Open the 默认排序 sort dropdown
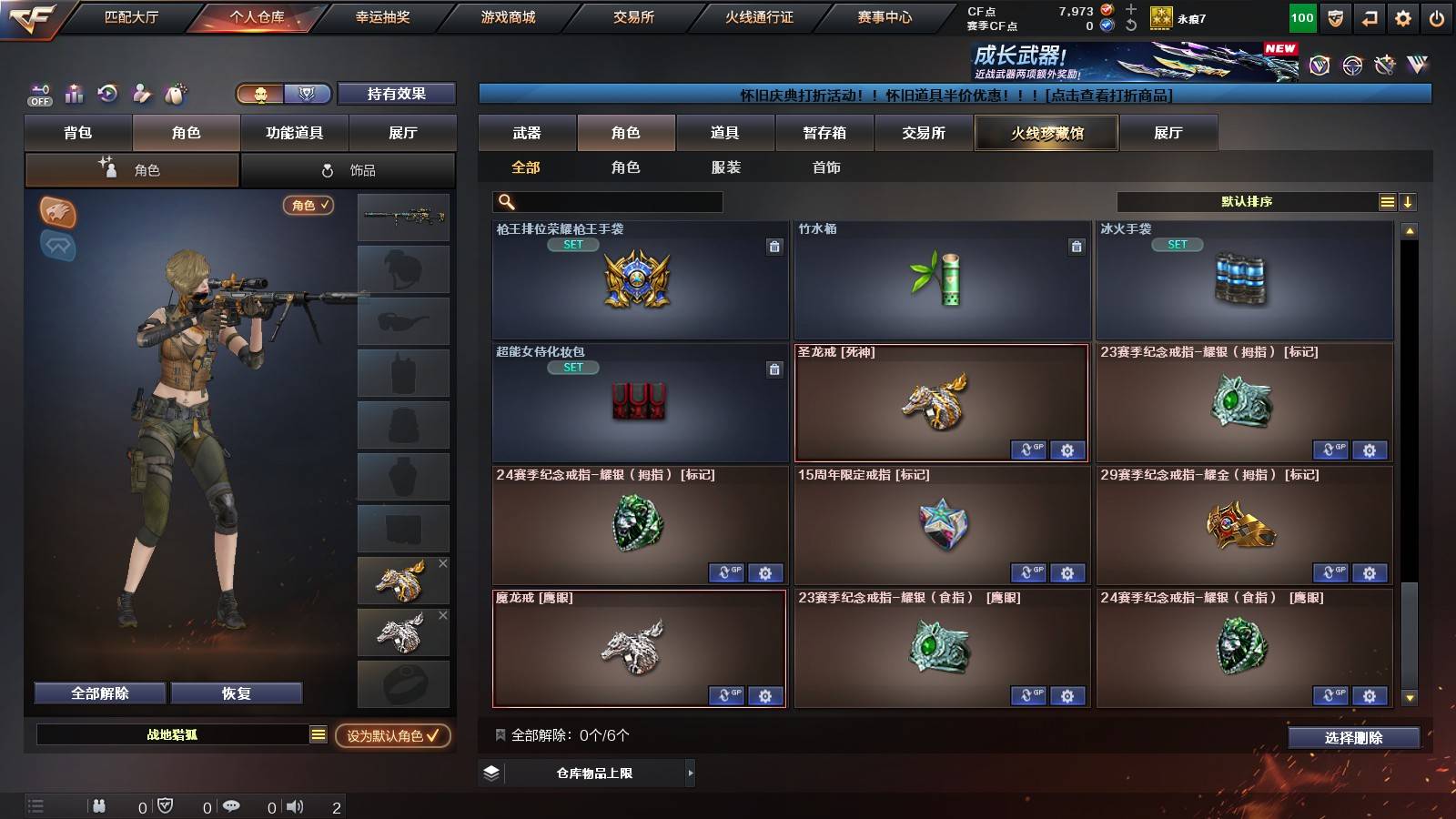Screen dimensions: 1456x819 click(x=1247, y=200)
